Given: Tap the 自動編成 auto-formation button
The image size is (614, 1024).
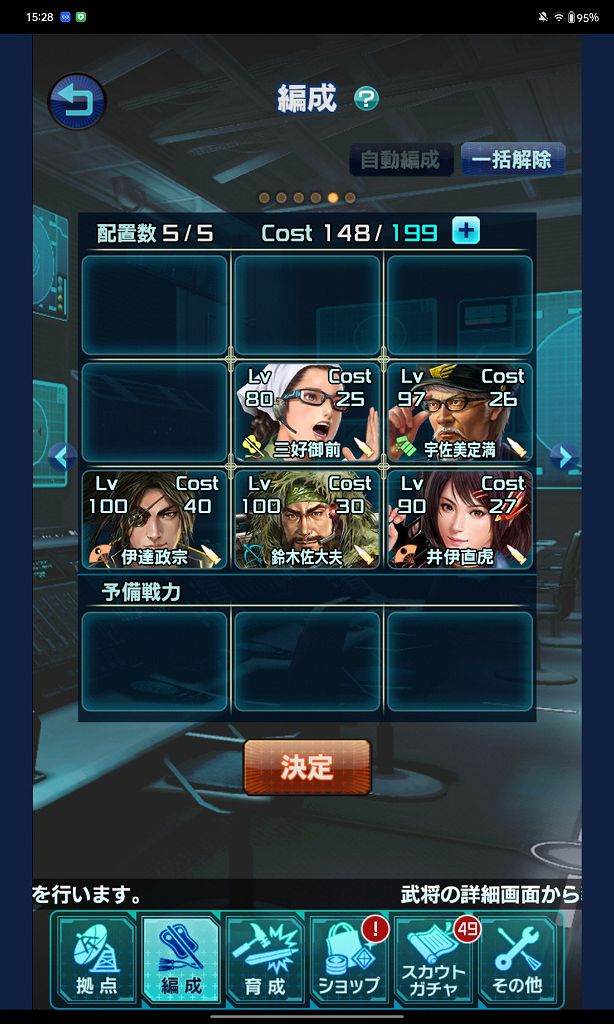Looking at the screenshot, I should coord(400,159).
